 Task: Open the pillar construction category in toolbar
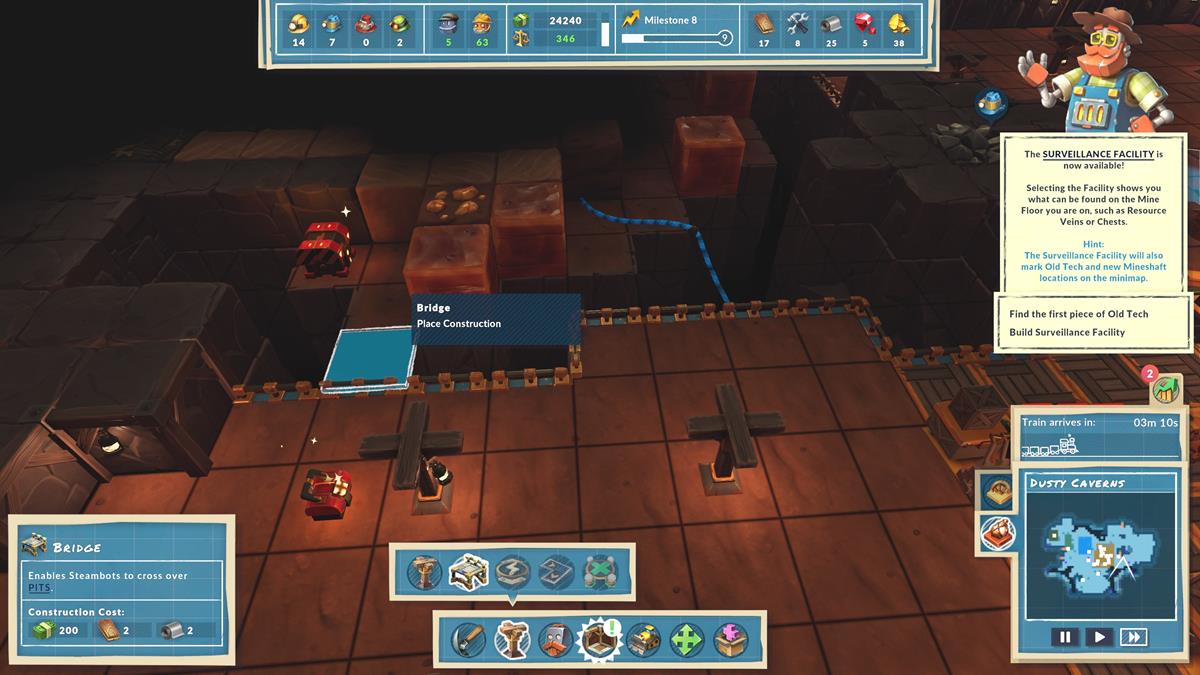click(x=511, y=639)
